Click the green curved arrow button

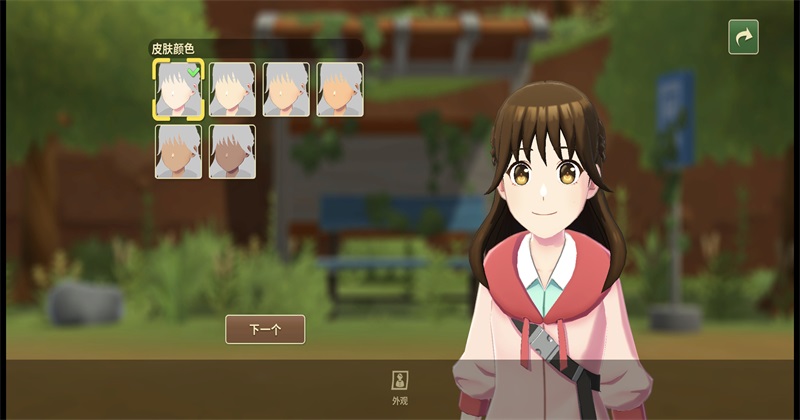[x=743, y=37]
